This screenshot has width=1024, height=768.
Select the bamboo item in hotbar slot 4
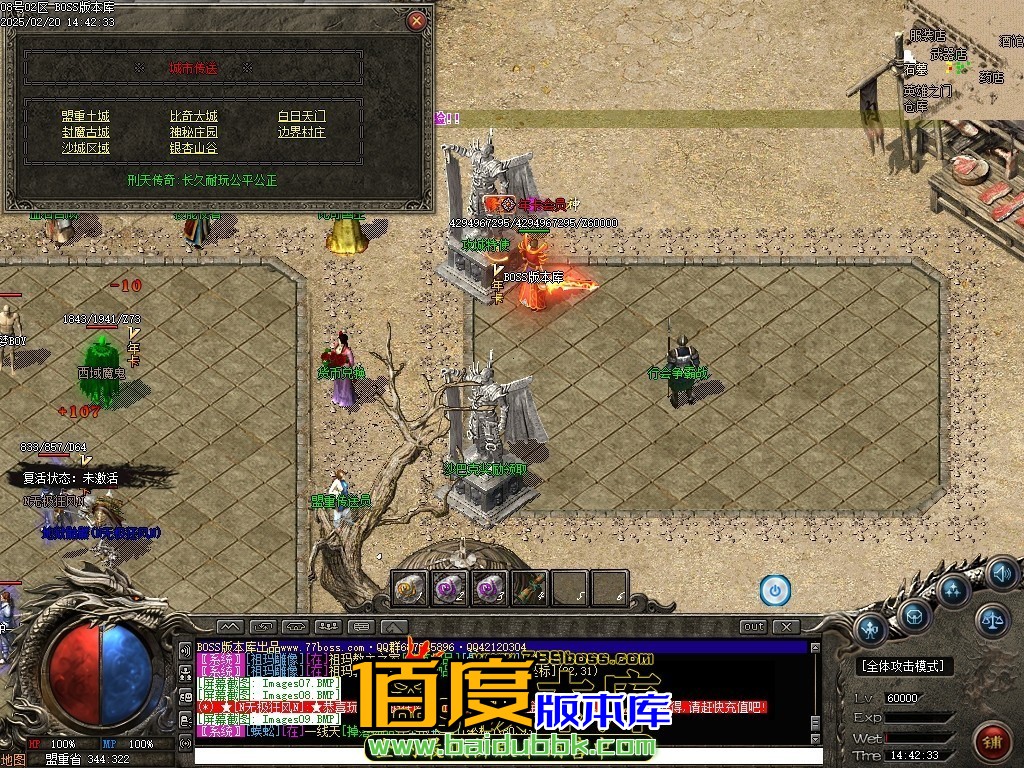coord(530,588)
